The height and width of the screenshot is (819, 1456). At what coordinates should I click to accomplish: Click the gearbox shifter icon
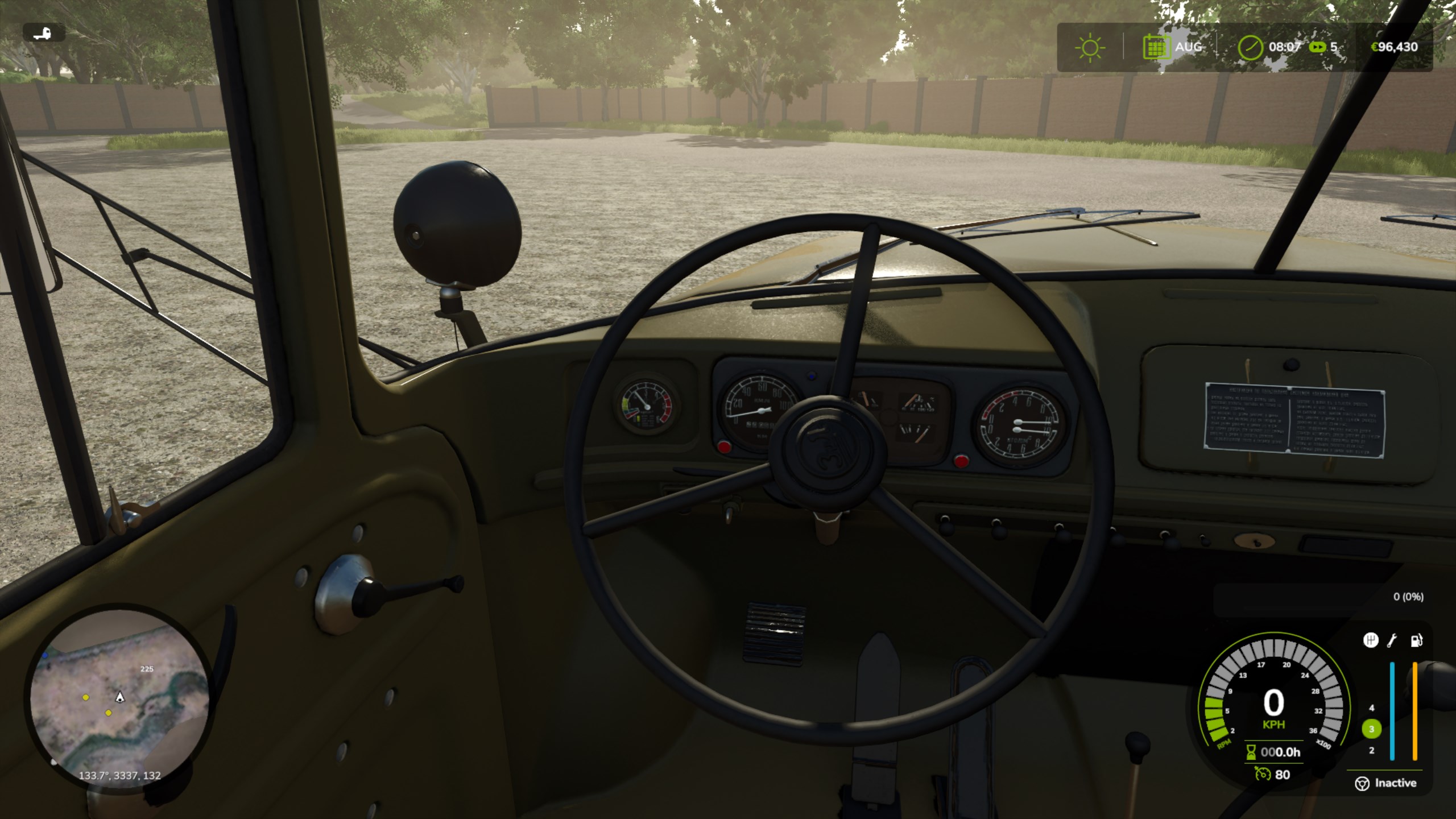click(1371, 640)
